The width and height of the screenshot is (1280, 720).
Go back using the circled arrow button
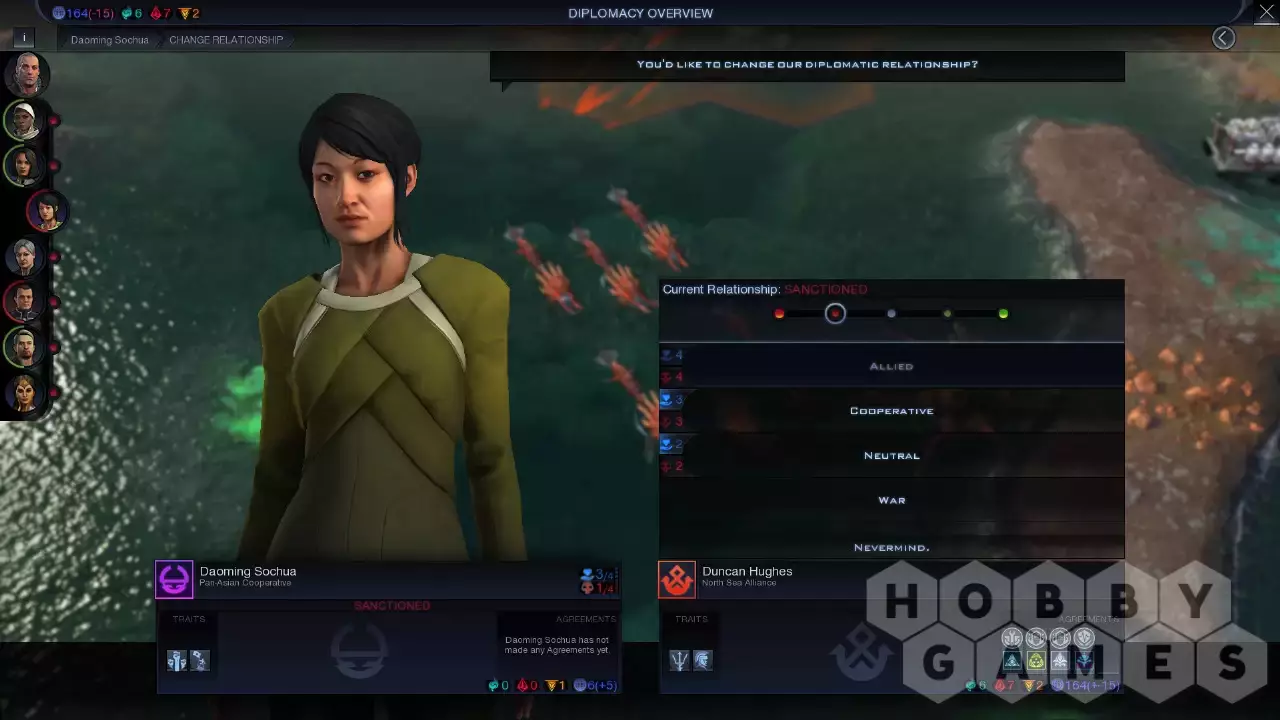click(x=1223, y=38)
